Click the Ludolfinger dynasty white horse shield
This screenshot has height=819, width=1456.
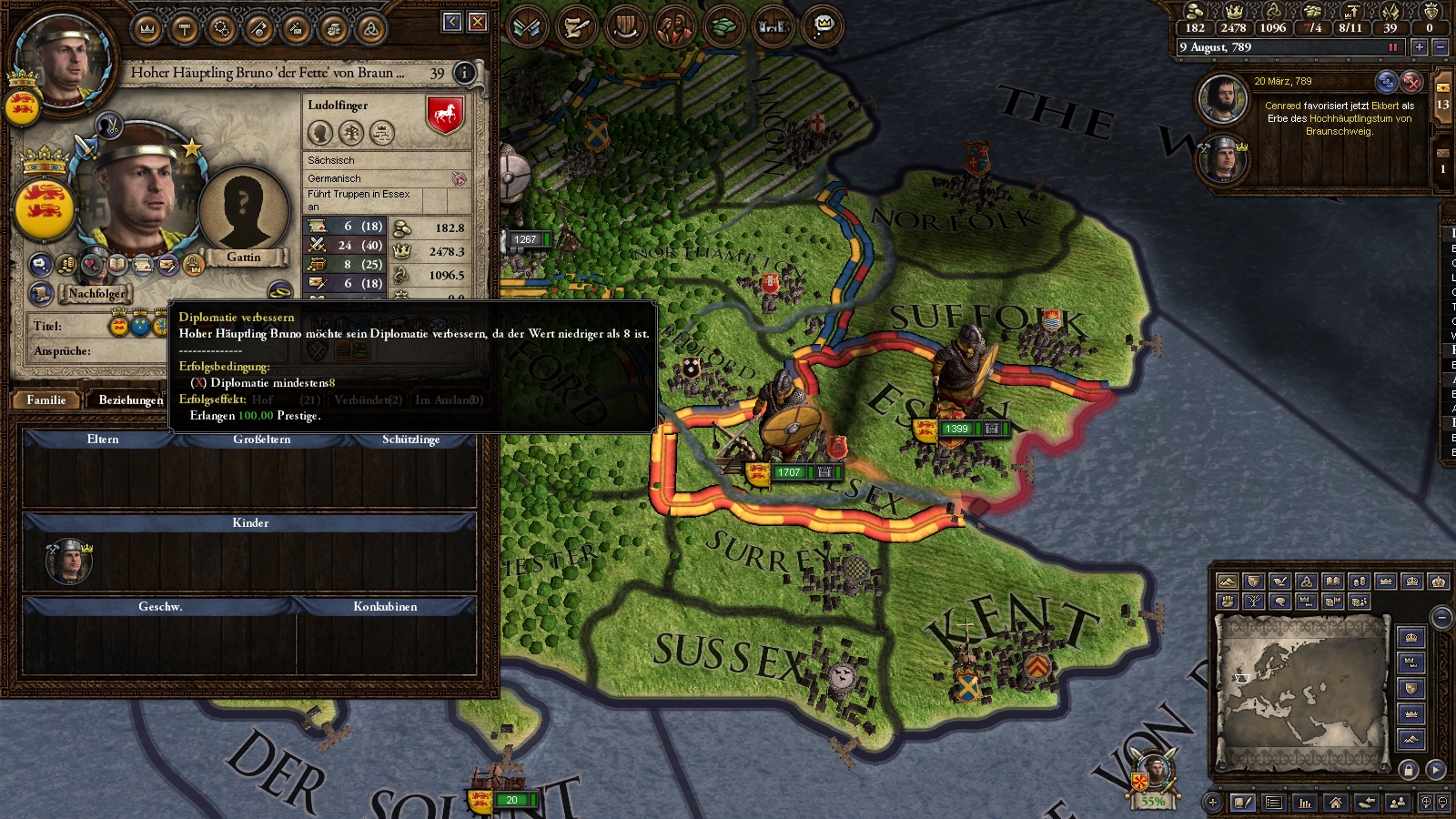tap(445, 116)
